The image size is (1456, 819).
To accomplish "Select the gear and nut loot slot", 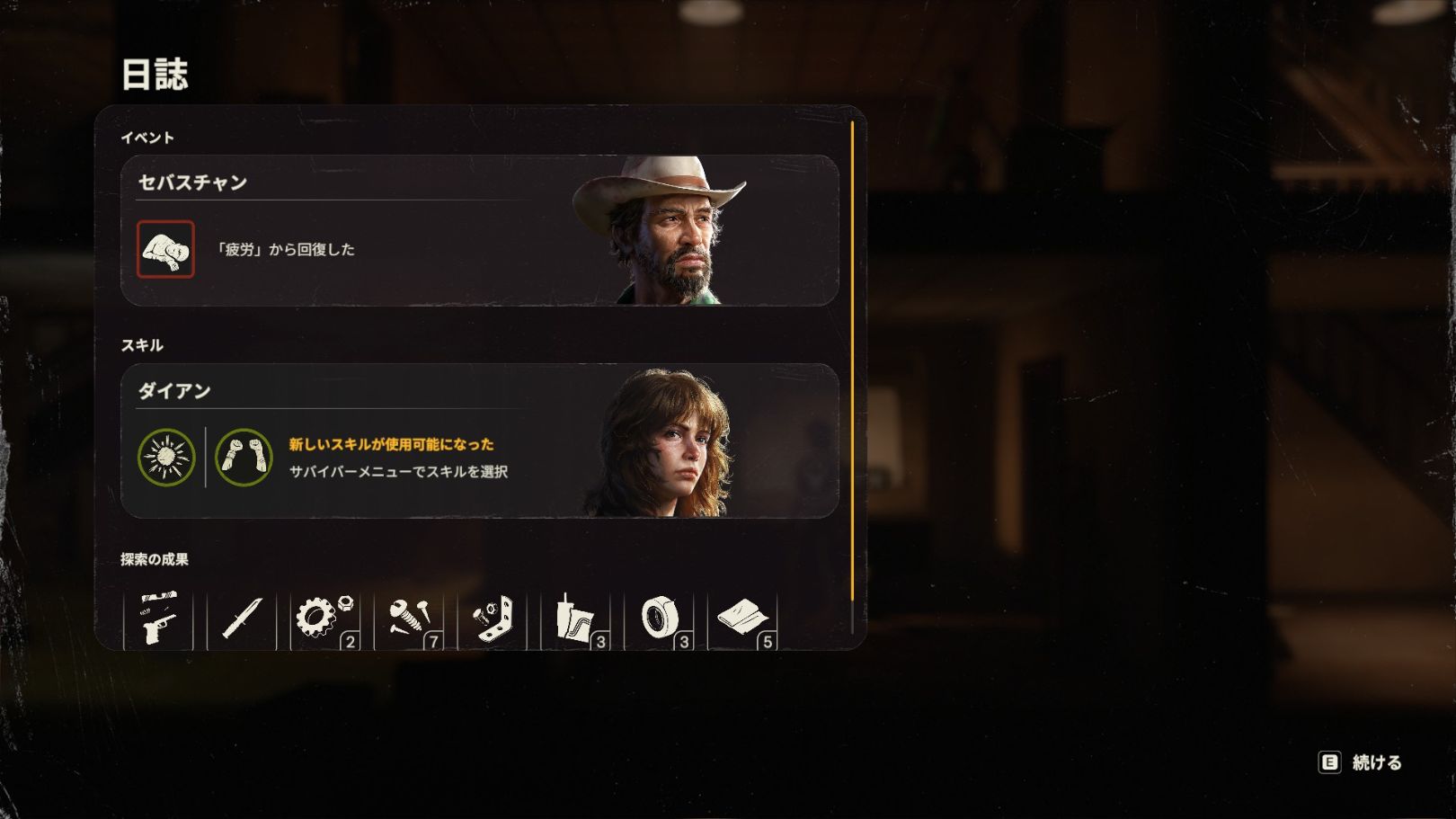I will tap(325, 619).
